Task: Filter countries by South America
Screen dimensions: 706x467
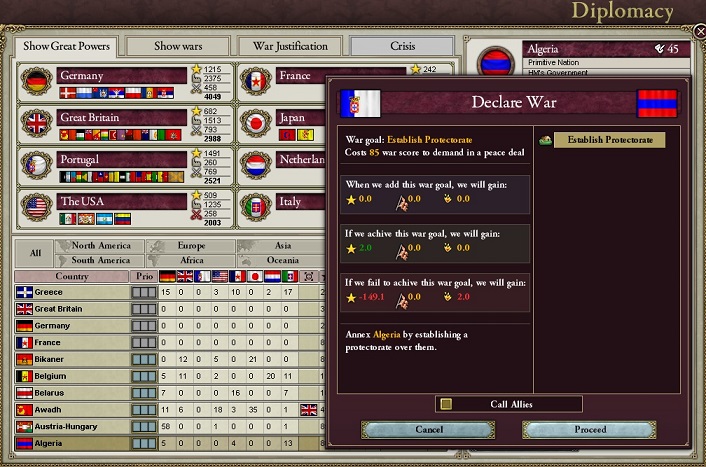Action: pos(101,260)
